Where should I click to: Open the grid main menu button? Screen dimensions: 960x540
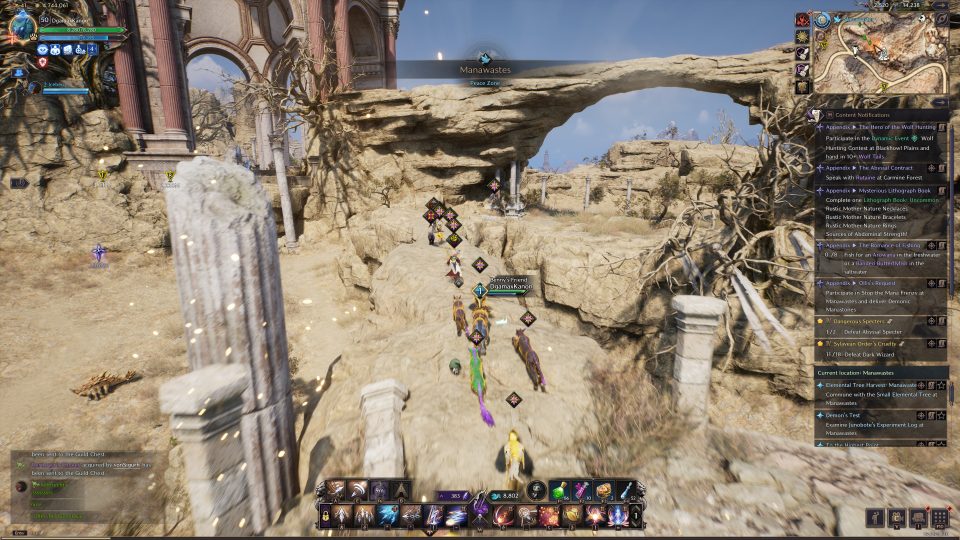pyautogui.click(x=940, y=517)
